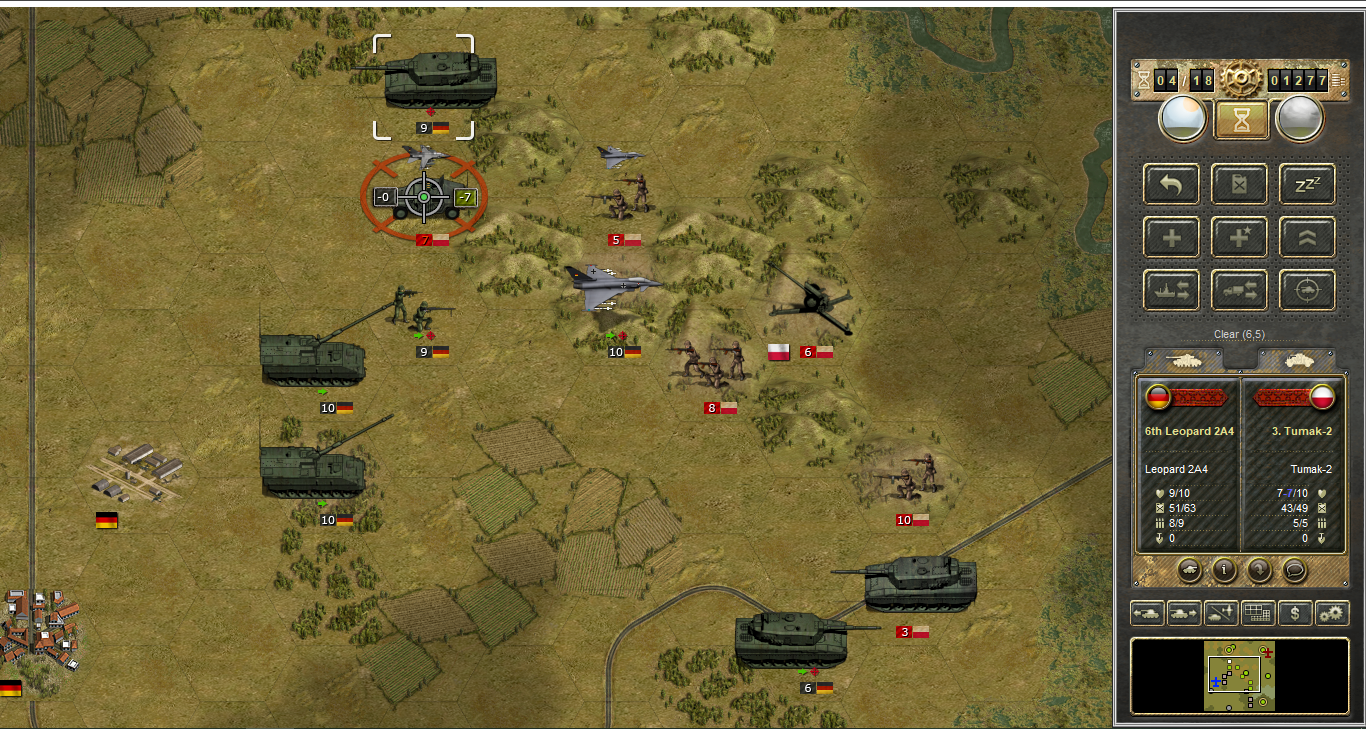The image size is (1366, 729).
Task: Select the plus-with-star elite replacements button
Action: click(x=1240, y=237)
